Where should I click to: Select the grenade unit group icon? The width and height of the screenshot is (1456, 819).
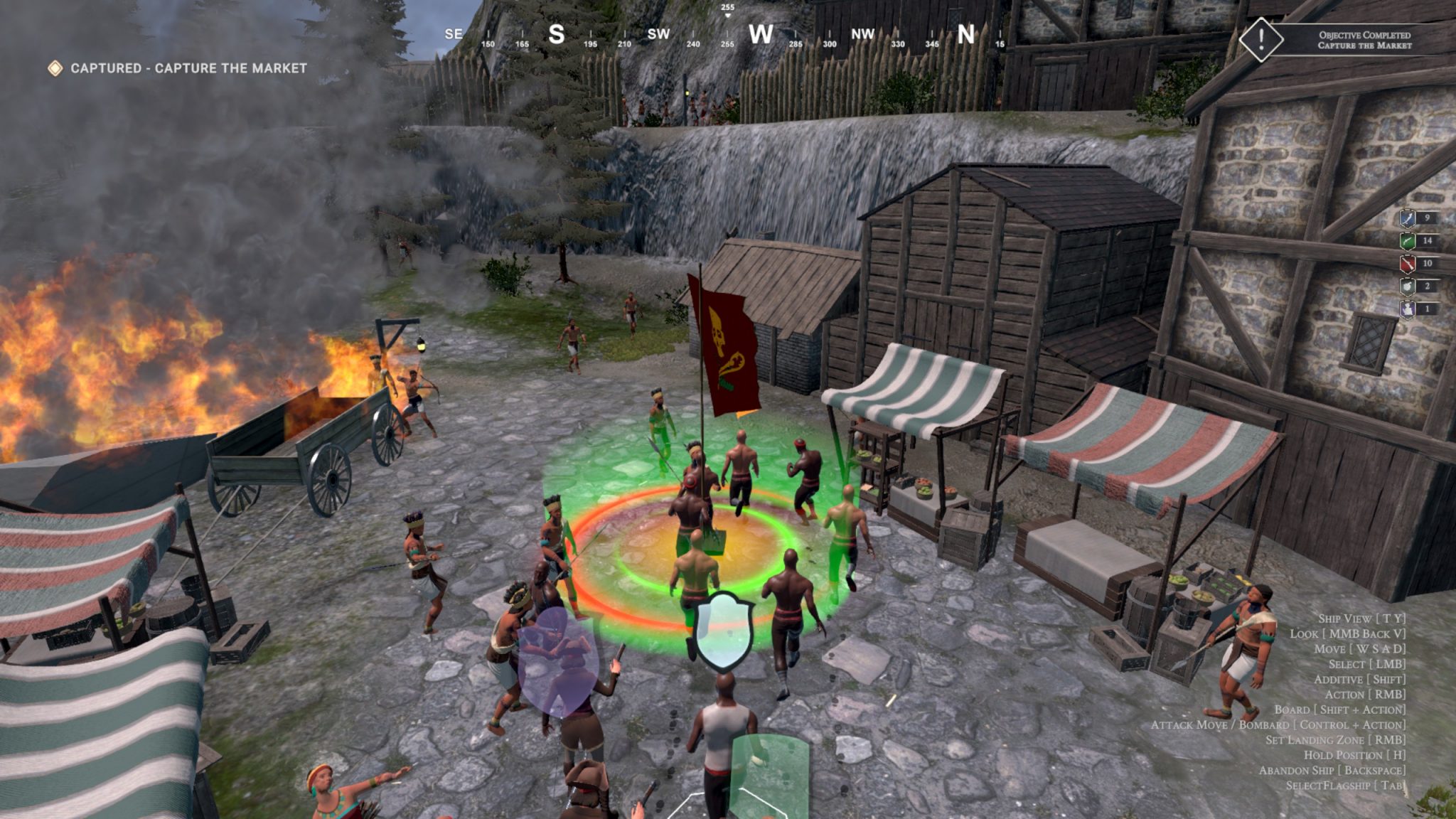coord(1408,287)
